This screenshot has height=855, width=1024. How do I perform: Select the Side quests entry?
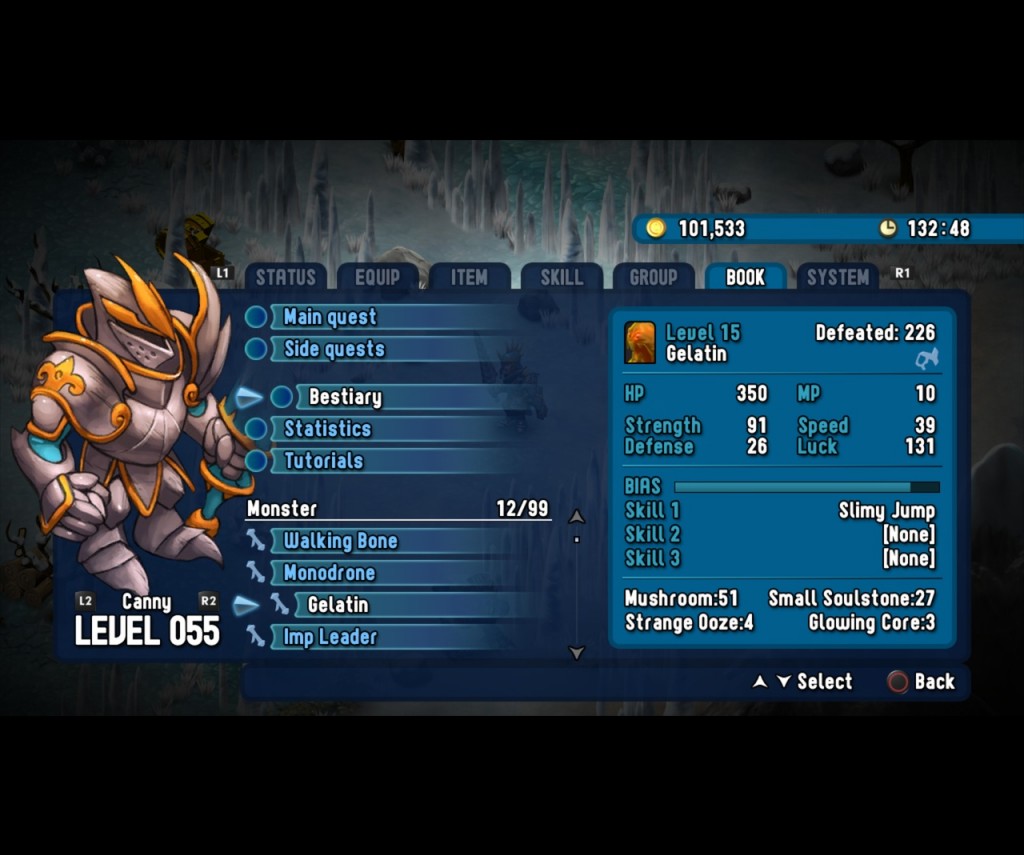click(334, 349)
